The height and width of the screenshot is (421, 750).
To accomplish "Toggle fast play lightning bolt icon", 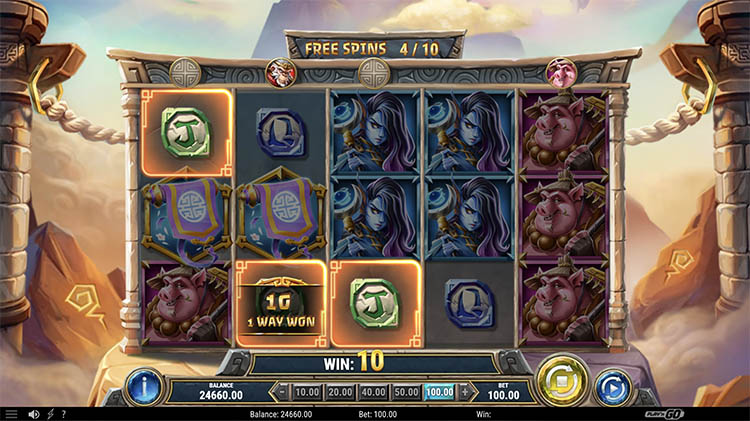I will [x=50, y=413].
